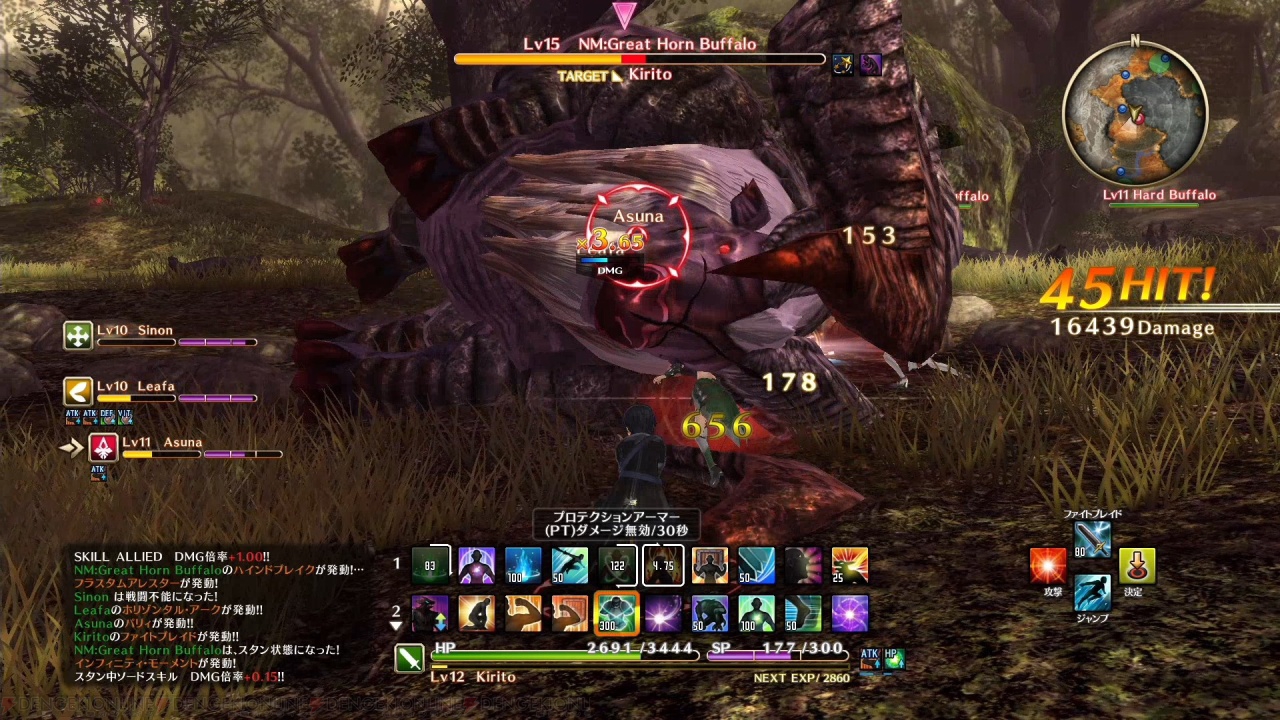Use the flying kick skill costing 50
The width and height of the screenshot is (1280, 720).
(x=570, y=565)
